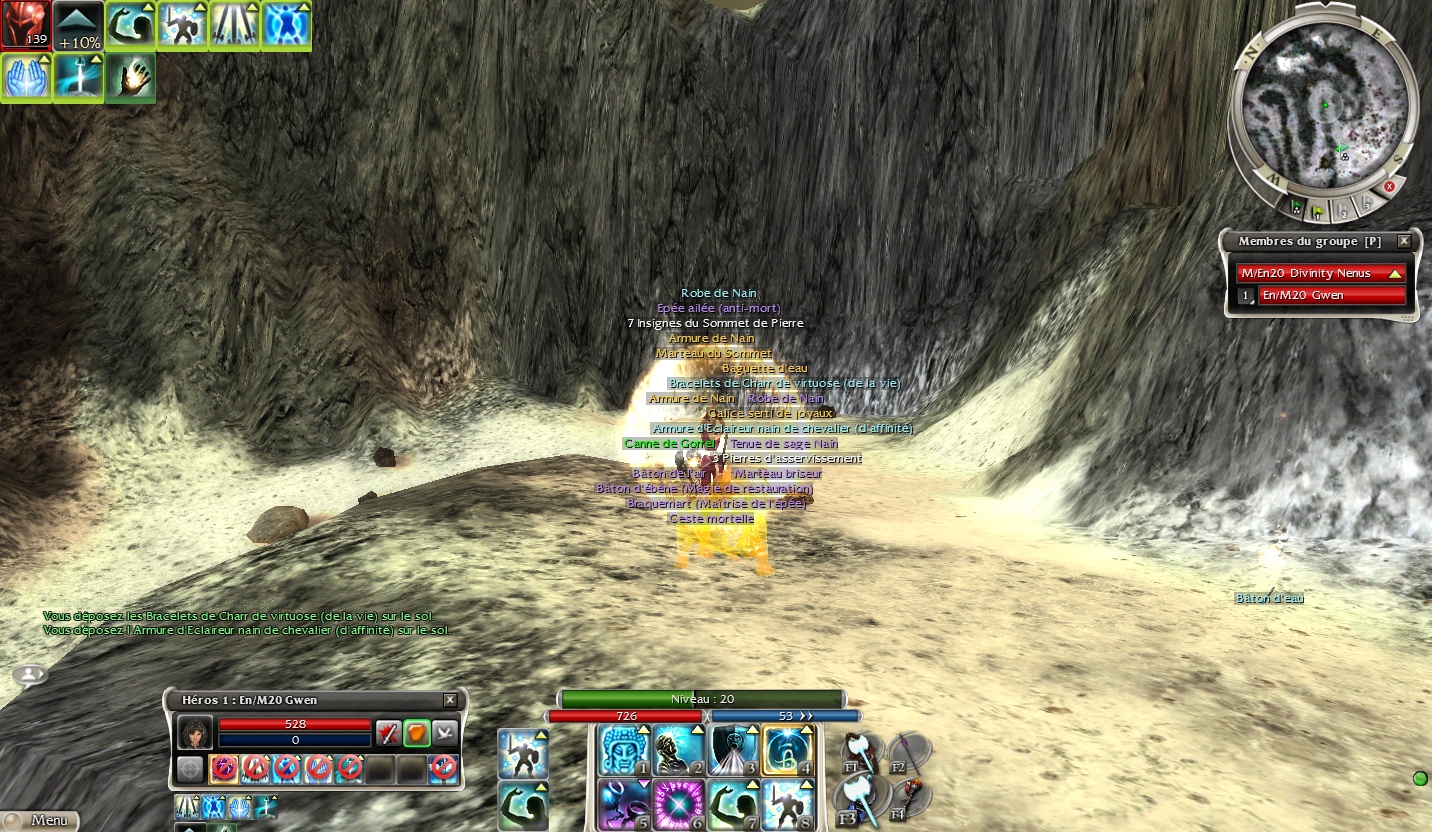Close the Héros 1 Gwen panel
This screenshot has width=1432, height=832.
pos(450,700)
